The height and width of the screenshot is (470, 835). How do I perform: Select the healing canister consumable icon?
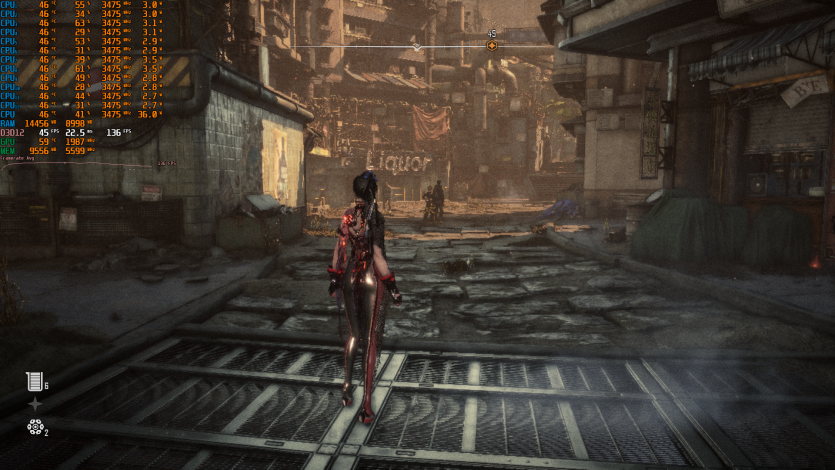[35, 381]
